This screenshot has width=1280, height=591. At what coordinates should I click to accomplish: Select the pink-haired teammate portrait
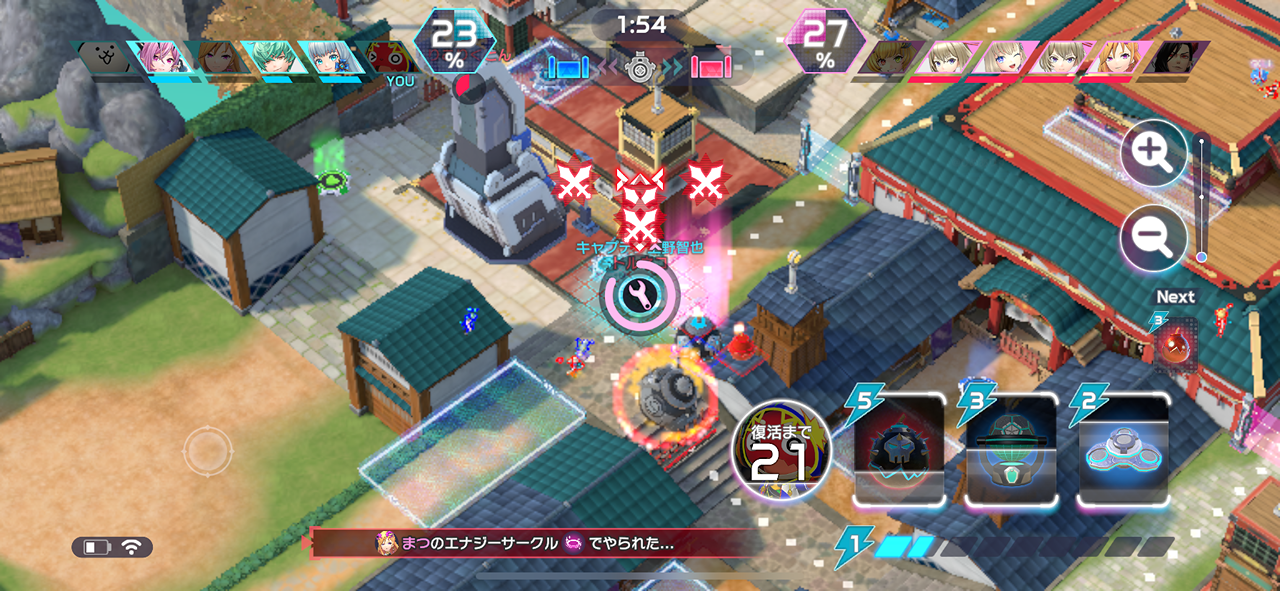160,58
